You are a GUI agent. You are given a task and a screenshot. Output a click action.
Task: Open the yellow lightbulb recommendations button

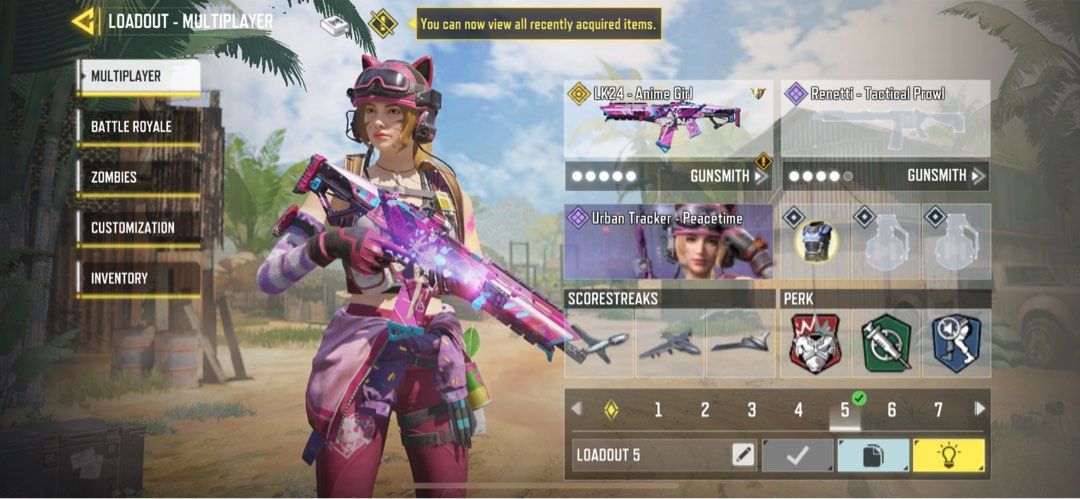948,455
